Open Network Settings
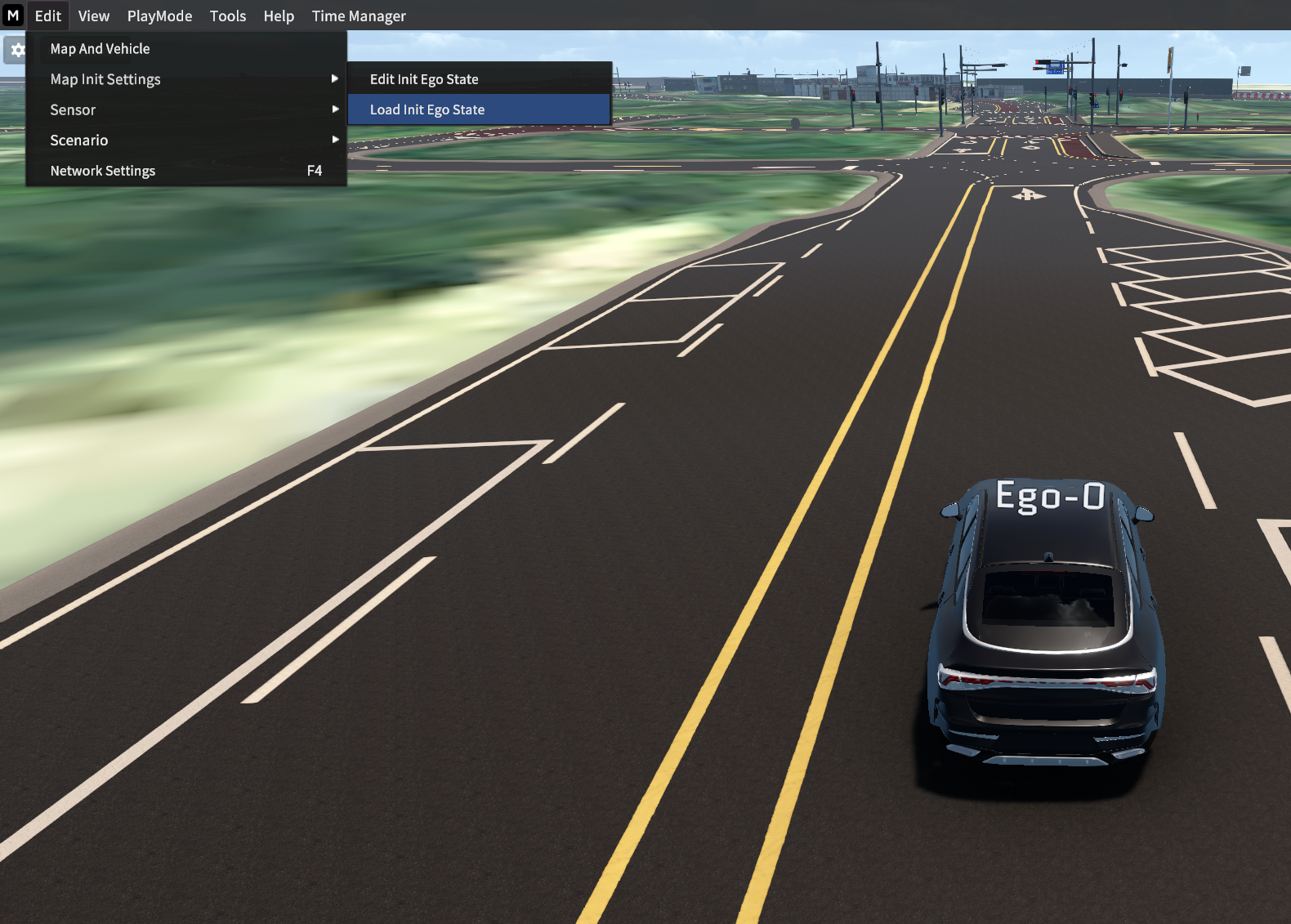The height and width of the screenshot is (924, 1291). pos(103,171)
